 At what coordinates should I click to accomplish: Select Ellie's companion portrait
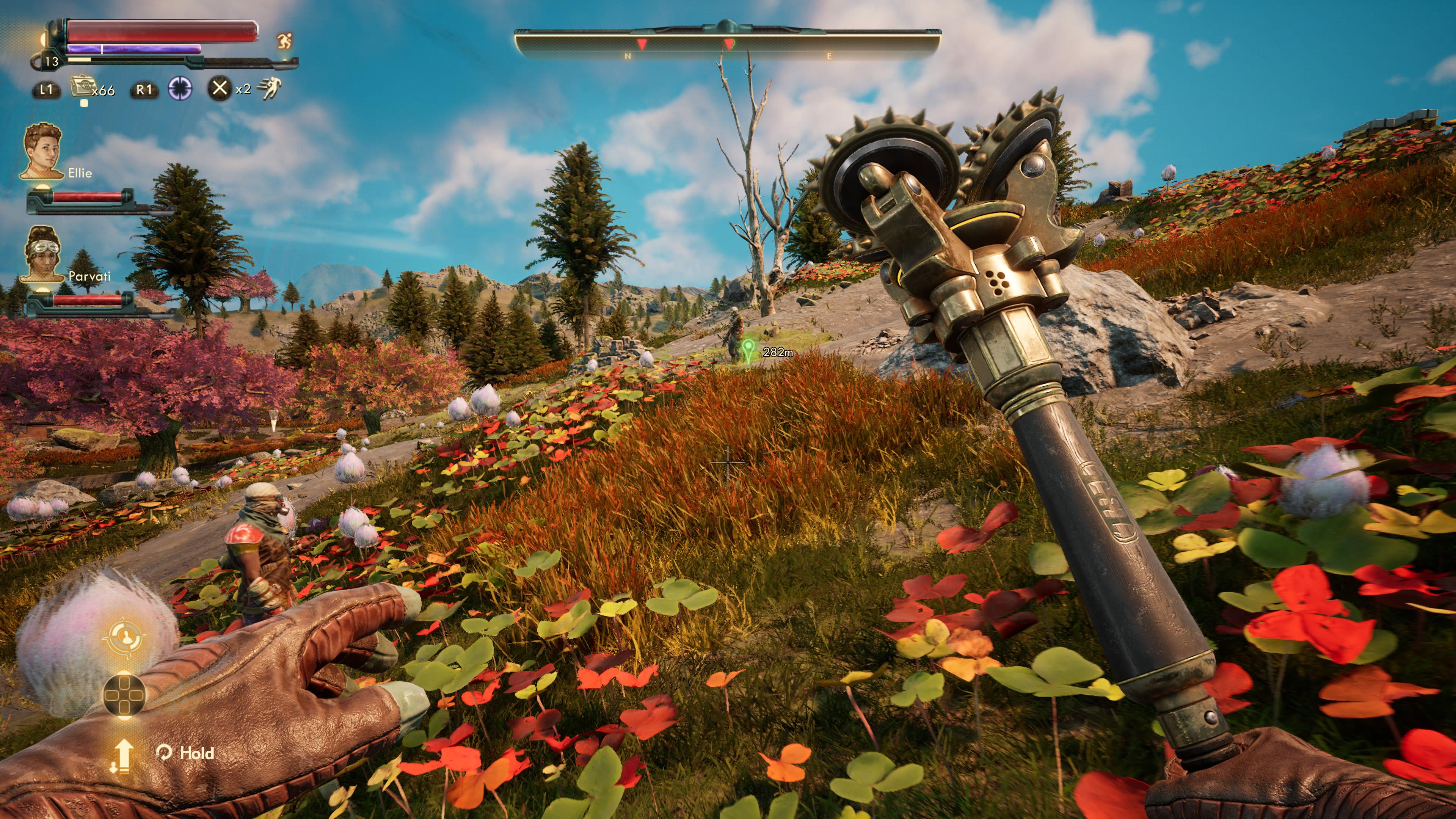[x=42, y=152]
